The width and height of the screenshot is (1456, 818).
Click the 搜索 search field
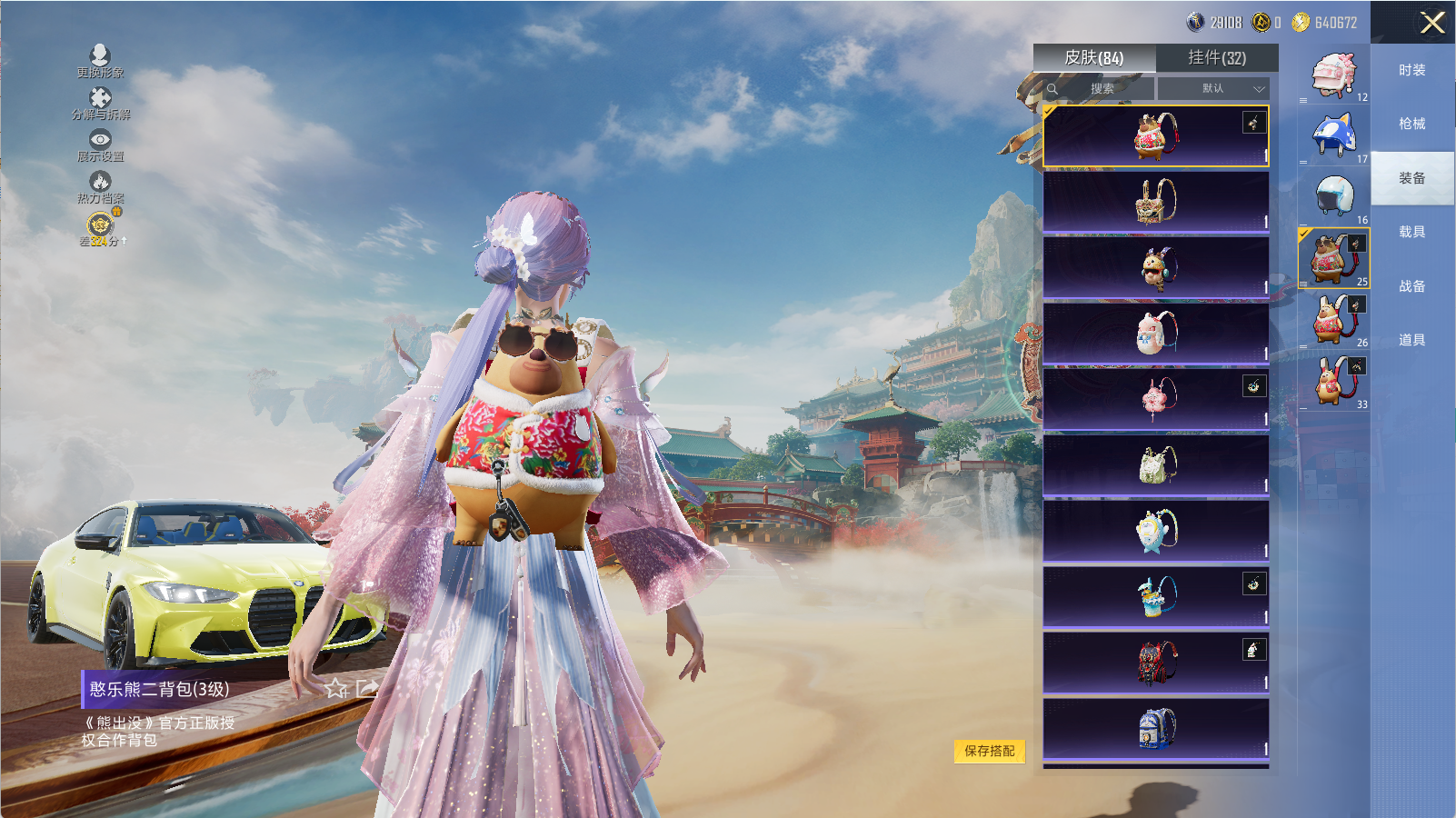point(1101,88)
